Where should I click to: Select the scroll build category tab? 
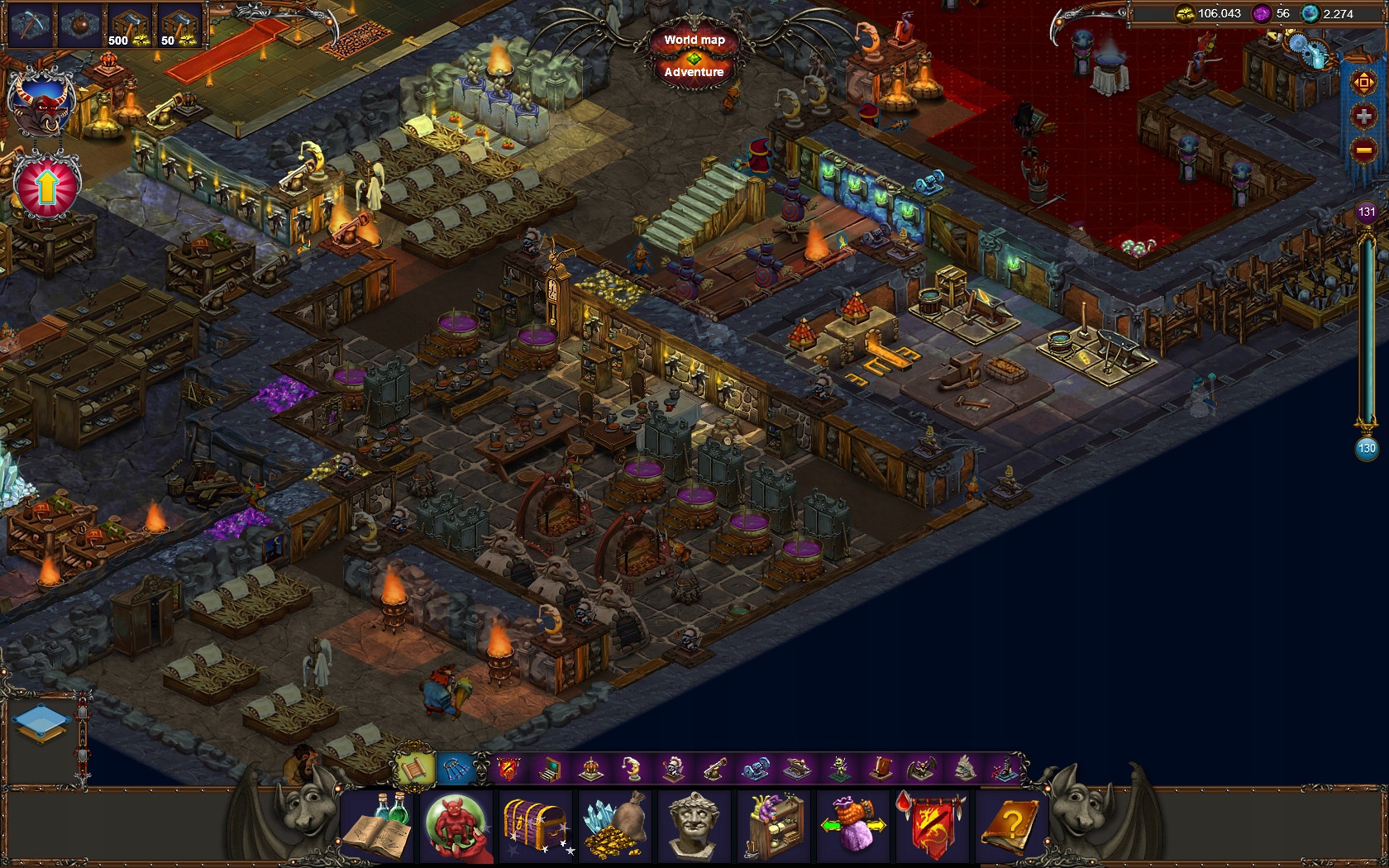pyautogui.click(x=413, y=769)
